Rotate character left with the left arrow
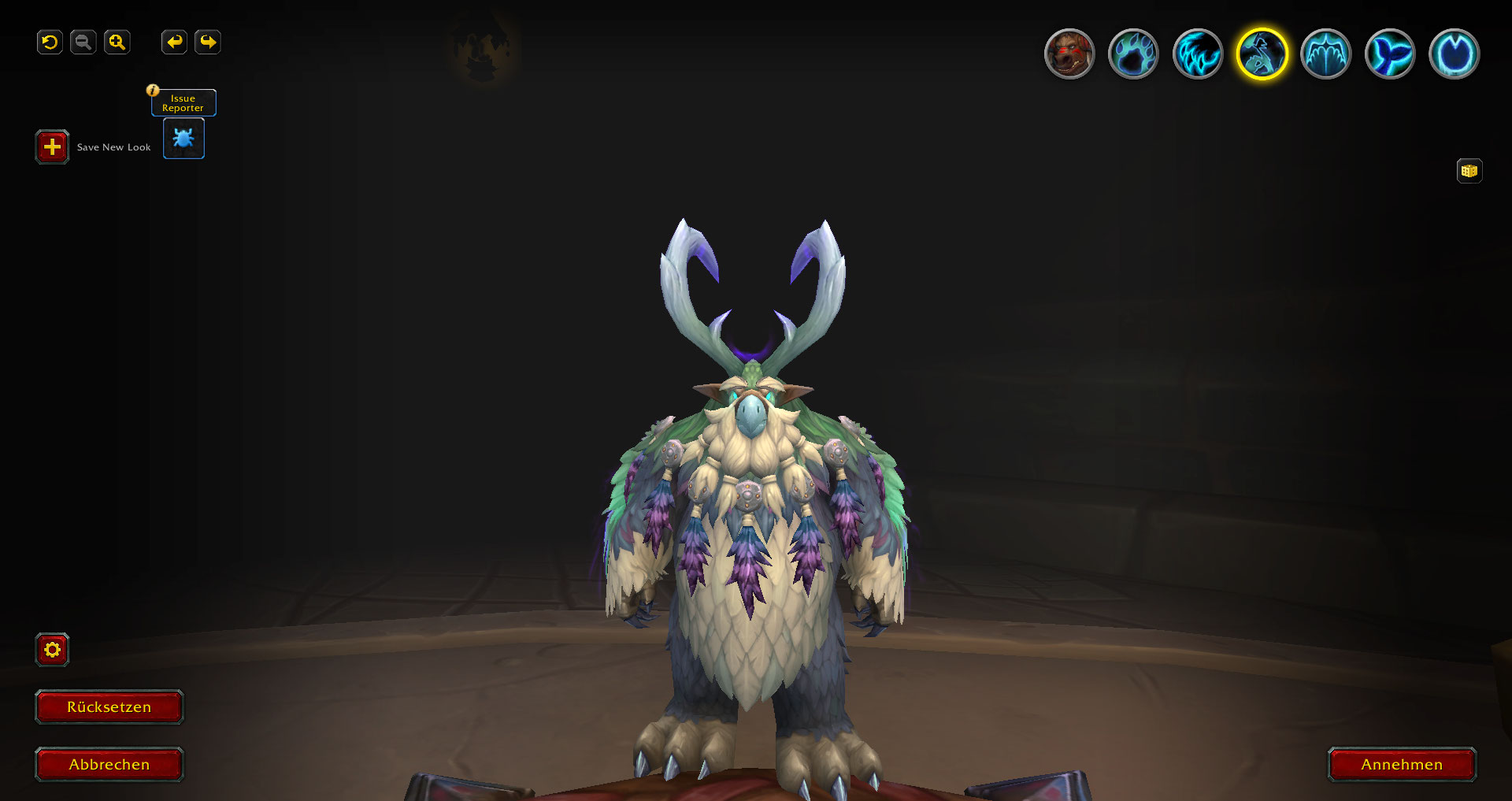The height and width of the screenshot is (801, 1512). [174, 42]
